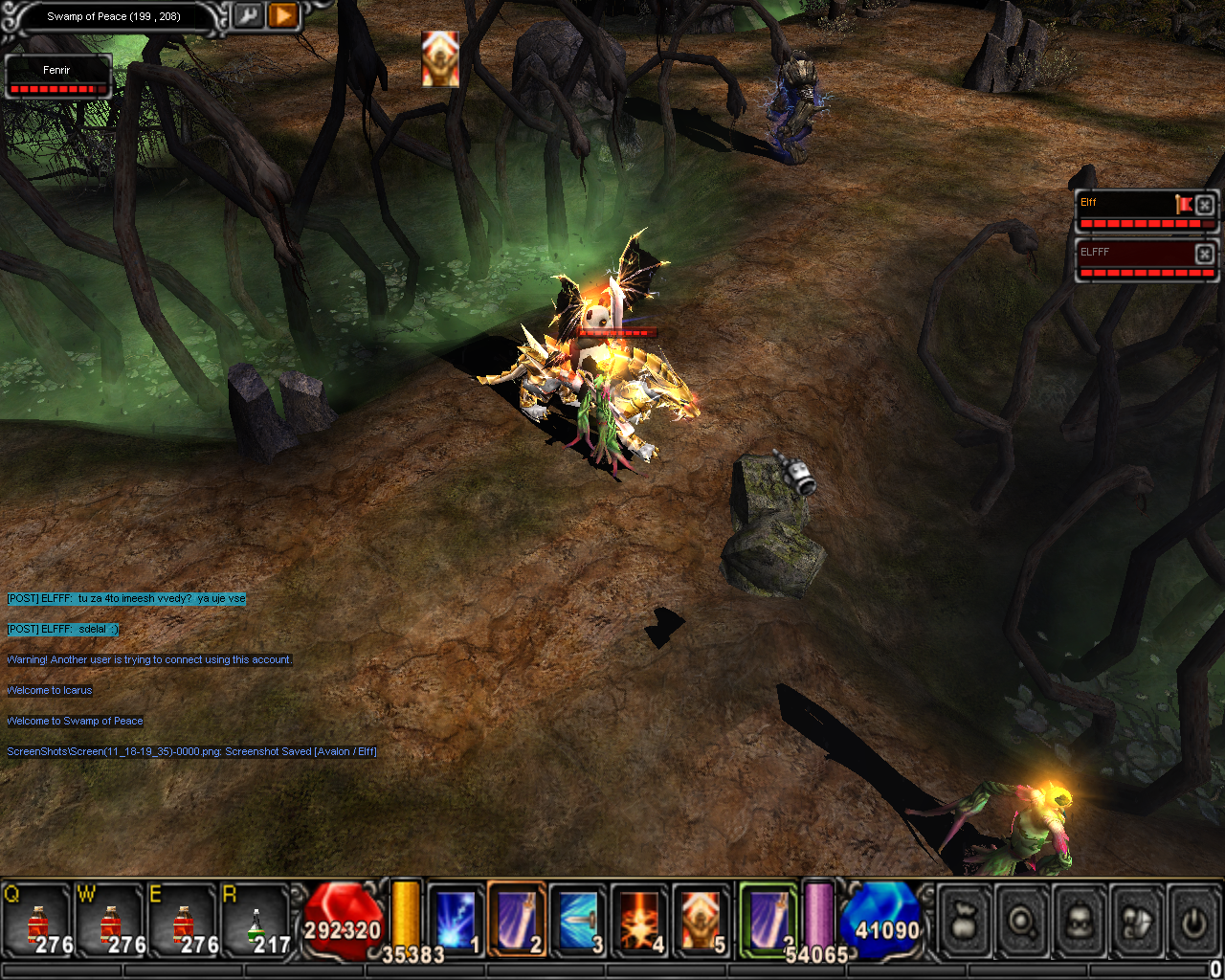Remove party member ELFFF with the X button
The image size is (1225, 980).
[1205, 253]
